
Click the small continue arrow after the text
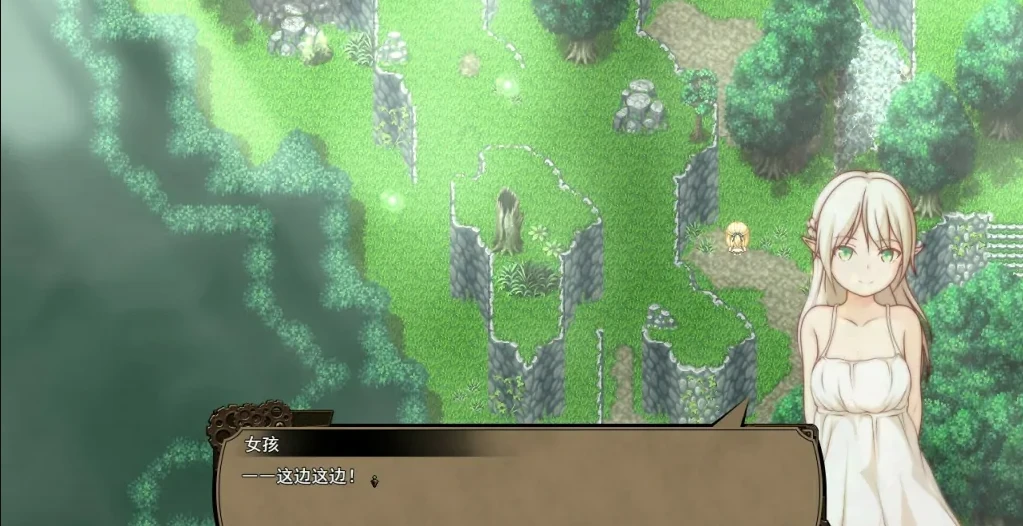click(374, 481)
